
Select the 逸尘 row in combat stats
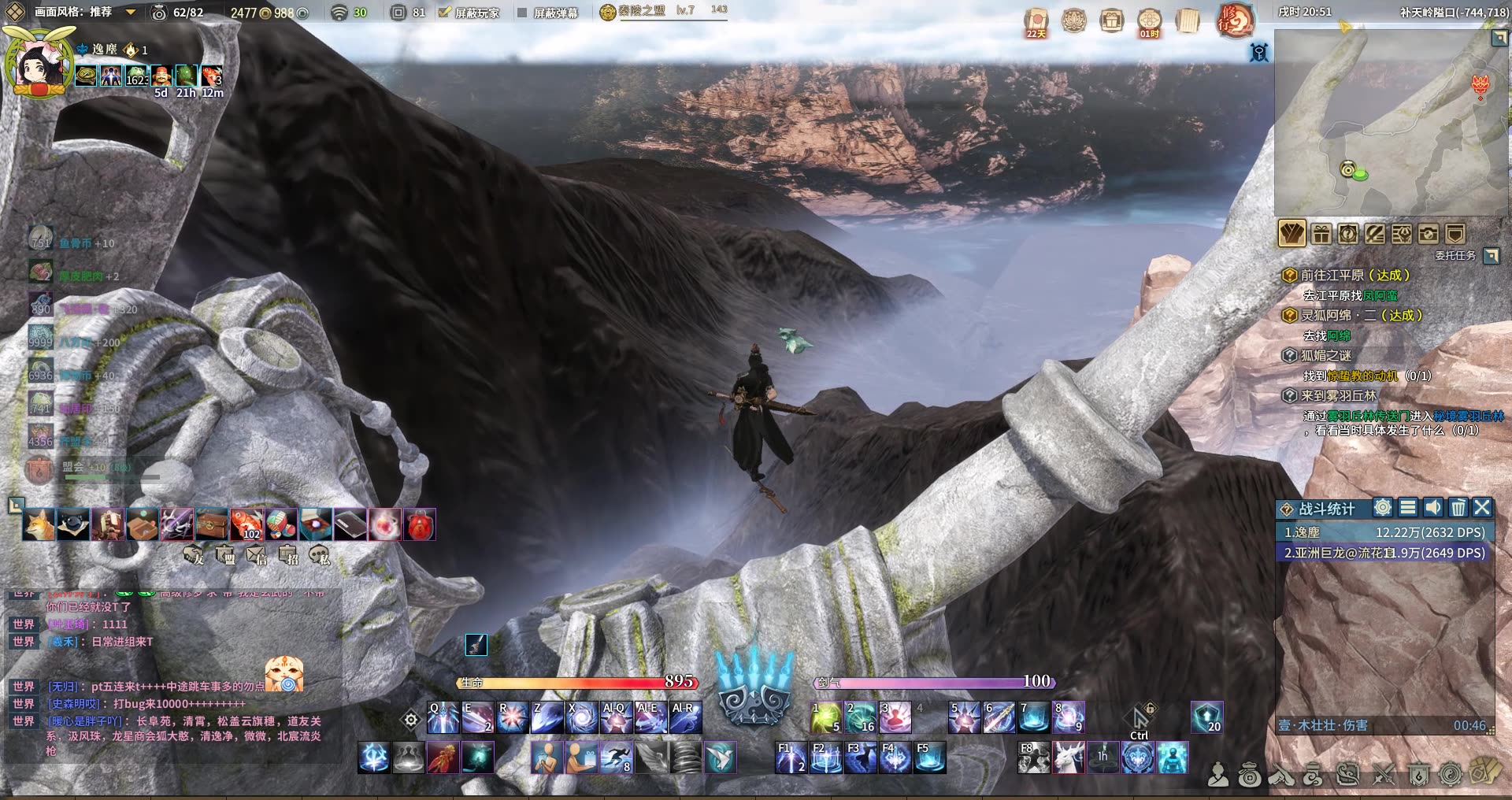coord(1384,532)
